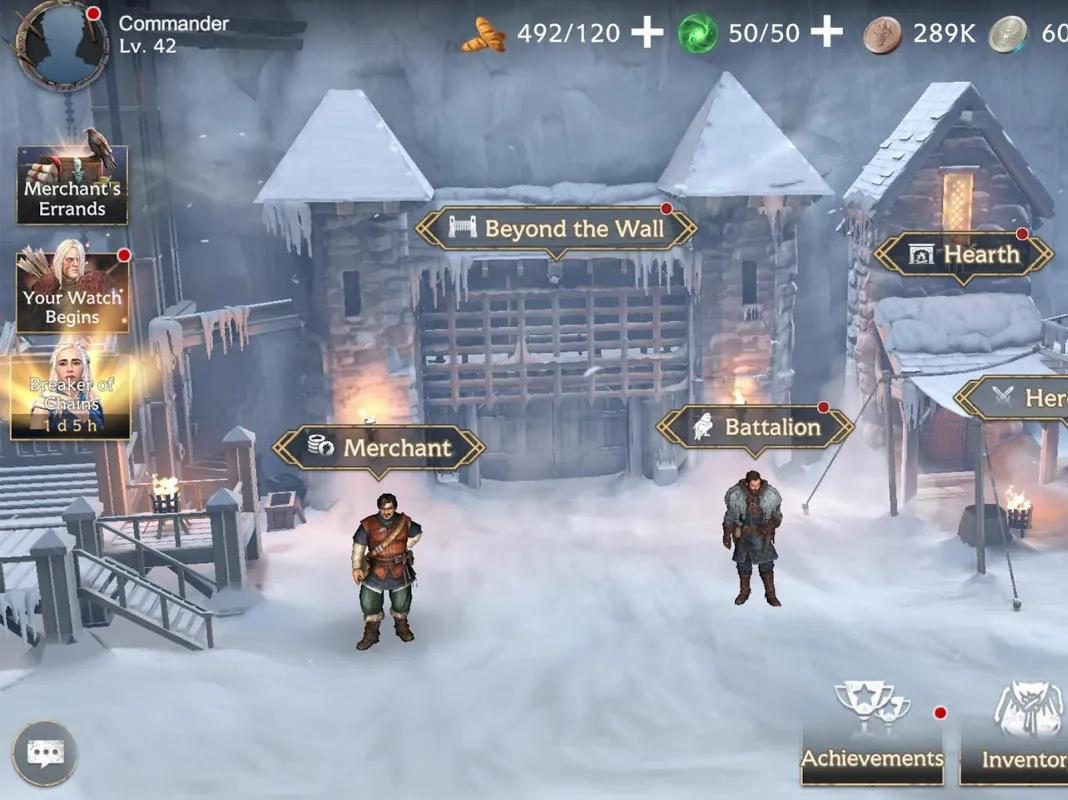Screen dimensions: 1068x800
Task: Open the Commander profile portrait
Action: click(62, 43)
